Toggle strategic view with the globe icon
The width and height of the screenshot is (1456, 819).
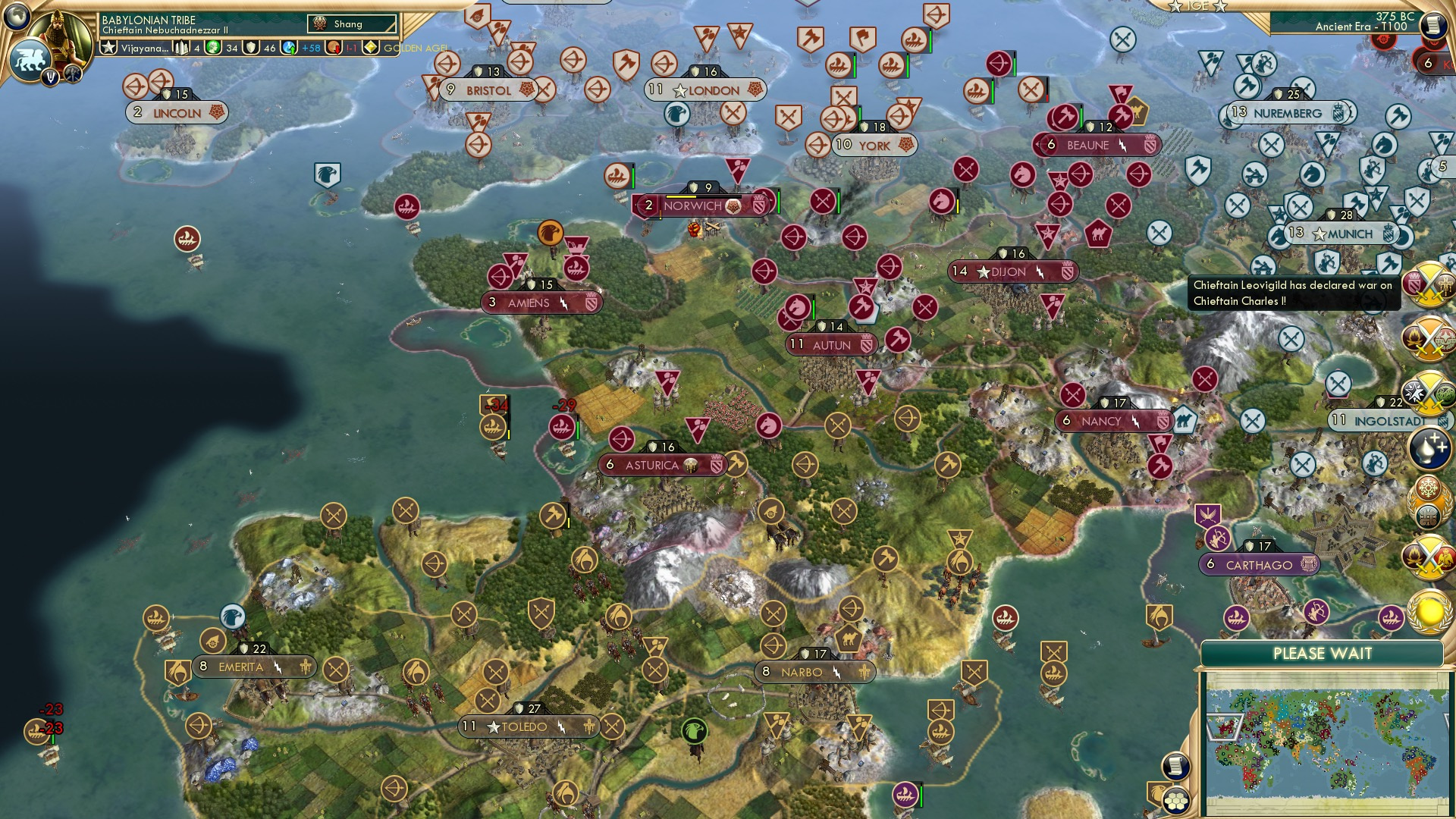pos(17,17)
